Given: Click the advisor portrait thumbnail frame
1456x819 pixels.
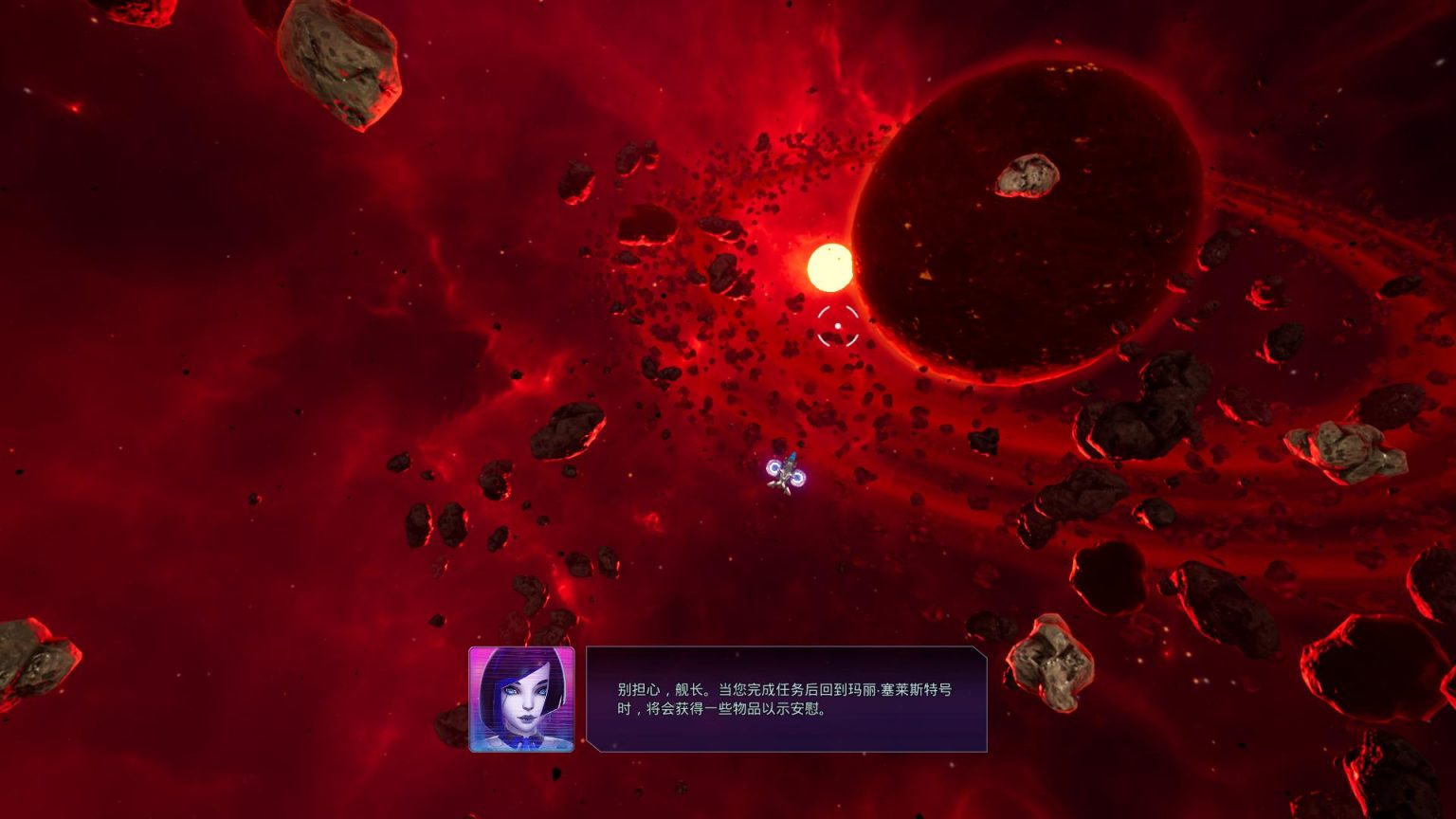Looking at the screenshot, I should pyautogui.click(x=520, y=701).
